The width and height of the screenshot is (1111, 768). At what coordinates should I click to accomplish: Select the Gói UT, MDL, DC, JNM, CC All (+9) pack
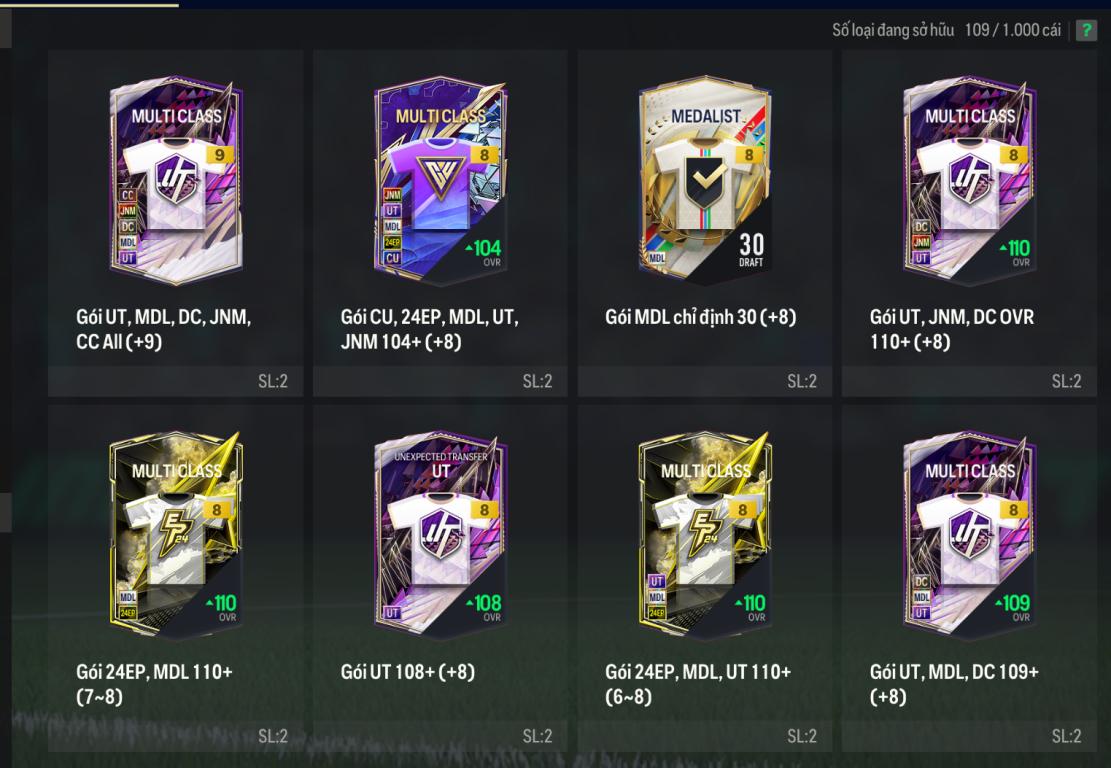[x=176, y=180]
